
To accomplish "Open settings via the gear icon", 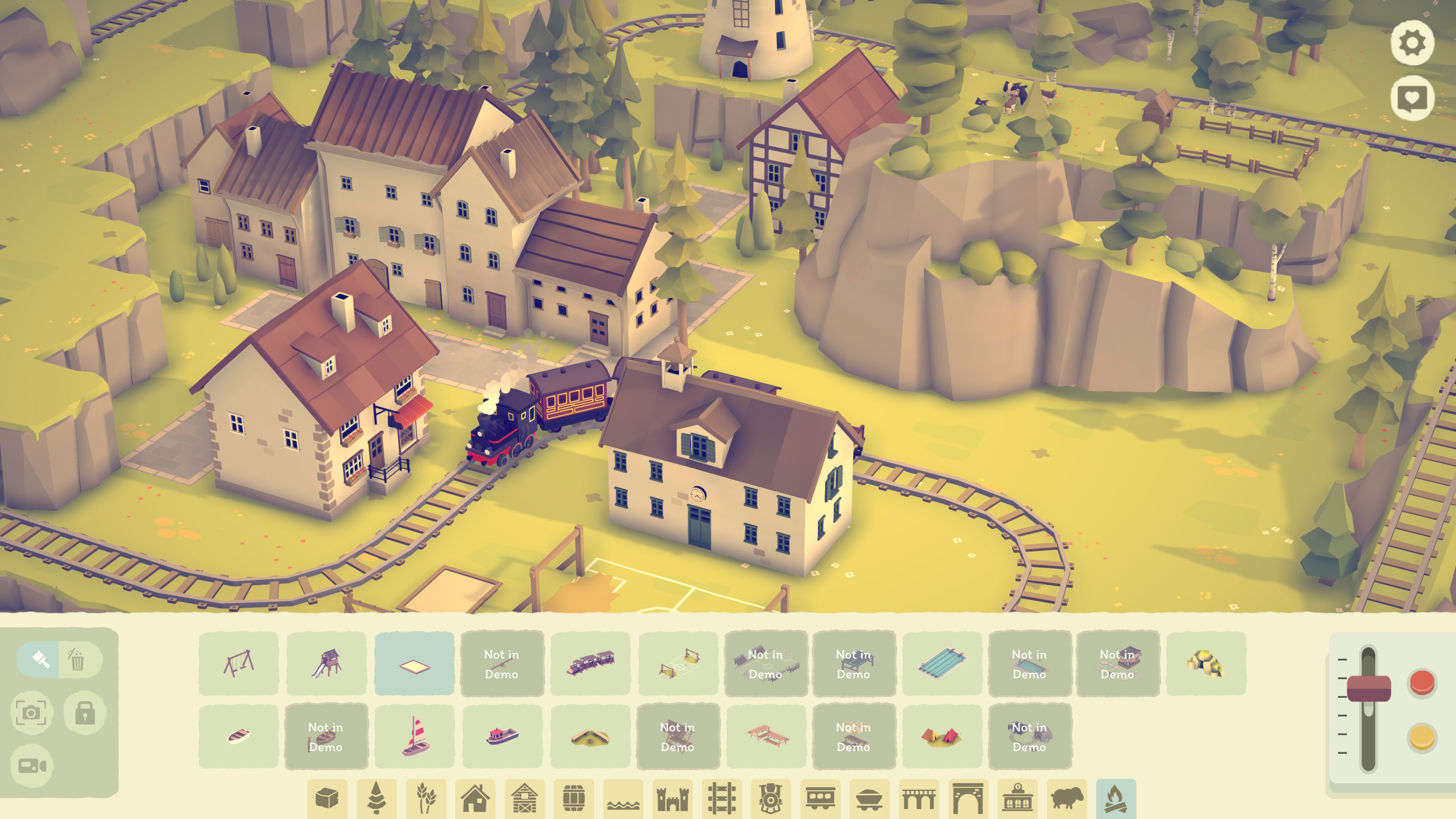I will click(x=1412, y=43).
